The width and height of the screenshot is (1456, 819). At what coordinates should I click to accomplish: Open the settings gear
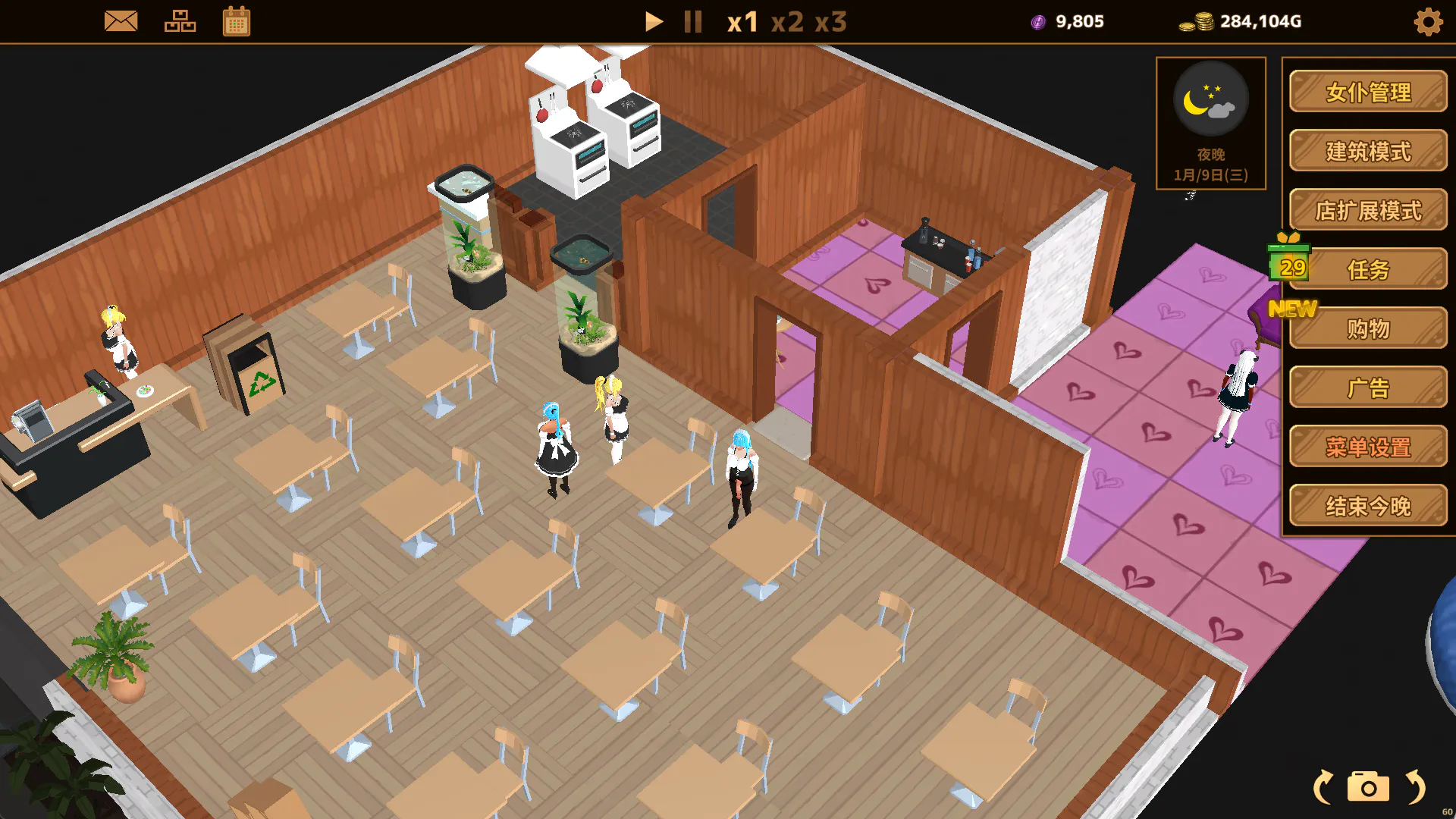1428,22
